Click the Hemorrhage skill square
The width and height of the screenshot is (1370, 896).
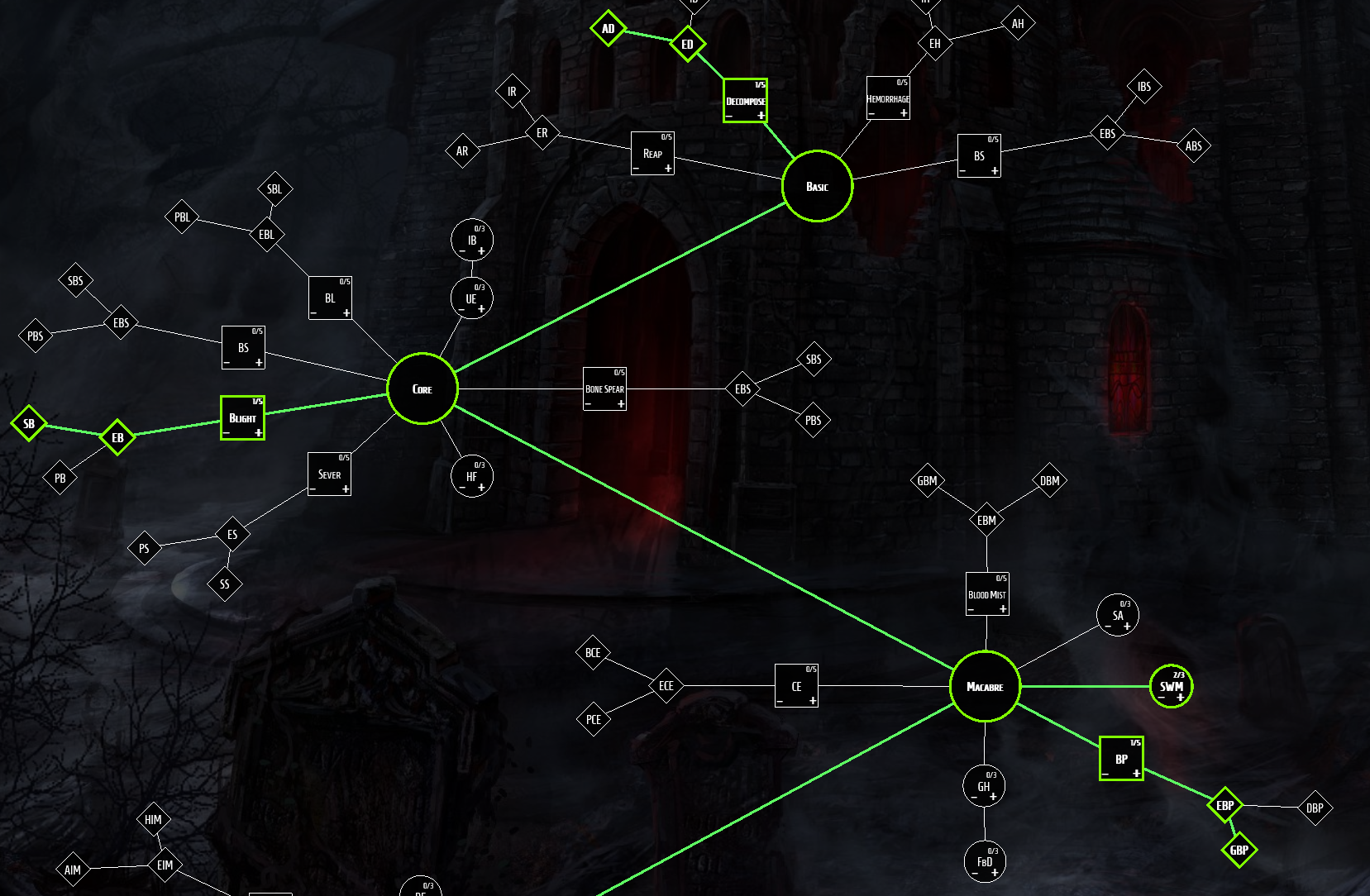[x=887, y=98]
